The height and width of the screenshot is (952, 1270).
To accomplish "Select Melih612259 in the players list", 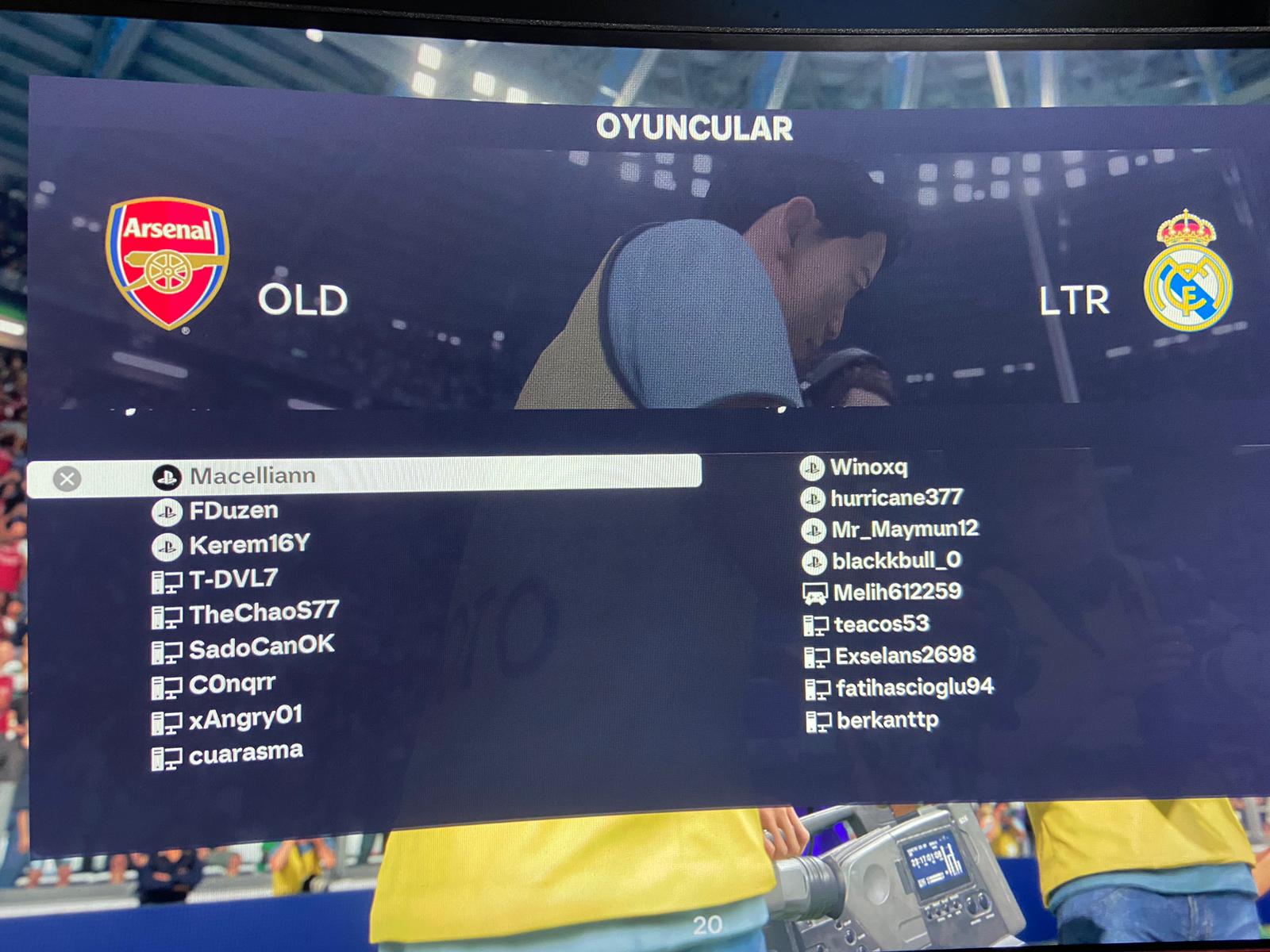I will pos(897,592).
